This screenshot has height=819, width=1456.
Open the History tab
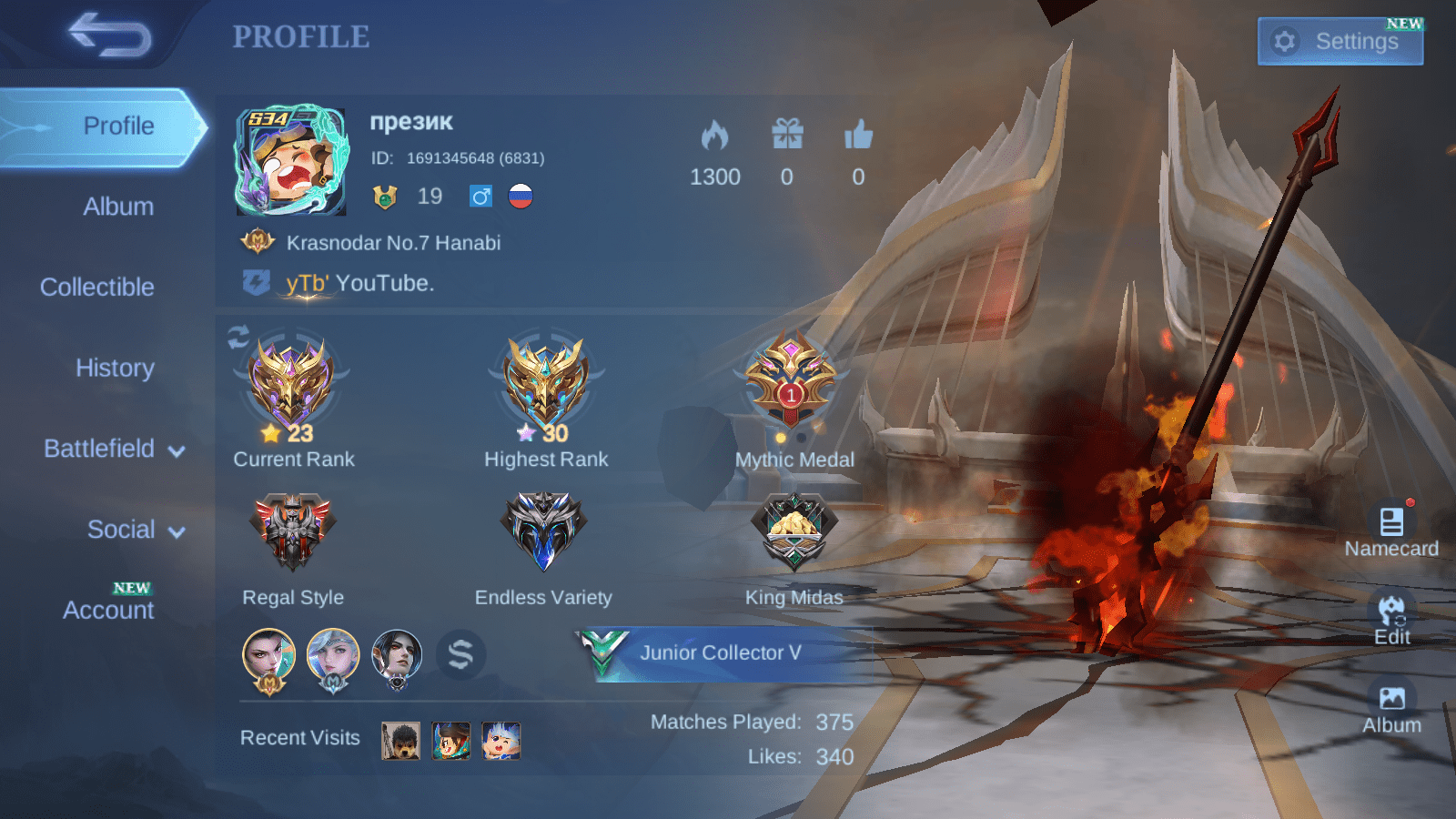[115, 368]
